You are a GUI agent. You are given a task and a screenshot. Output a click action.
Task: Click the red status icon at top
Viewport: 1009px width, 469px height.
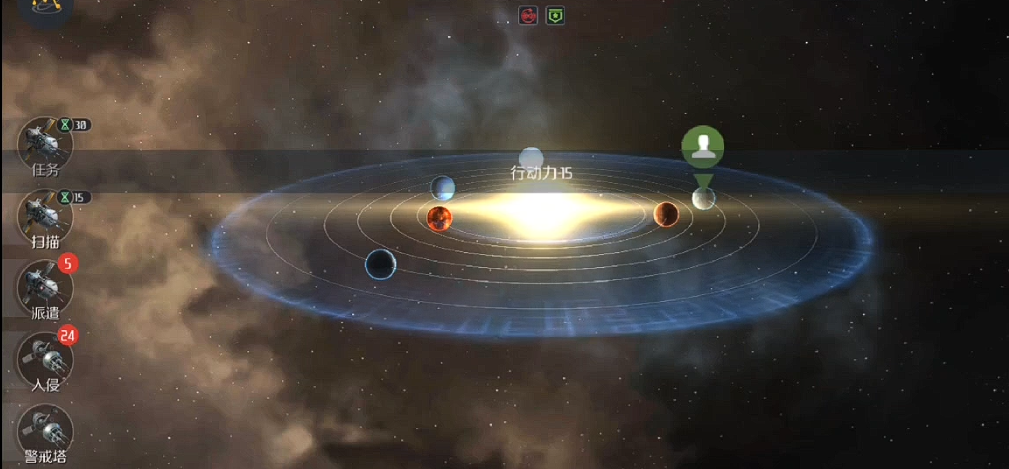[x=528, y=15]
